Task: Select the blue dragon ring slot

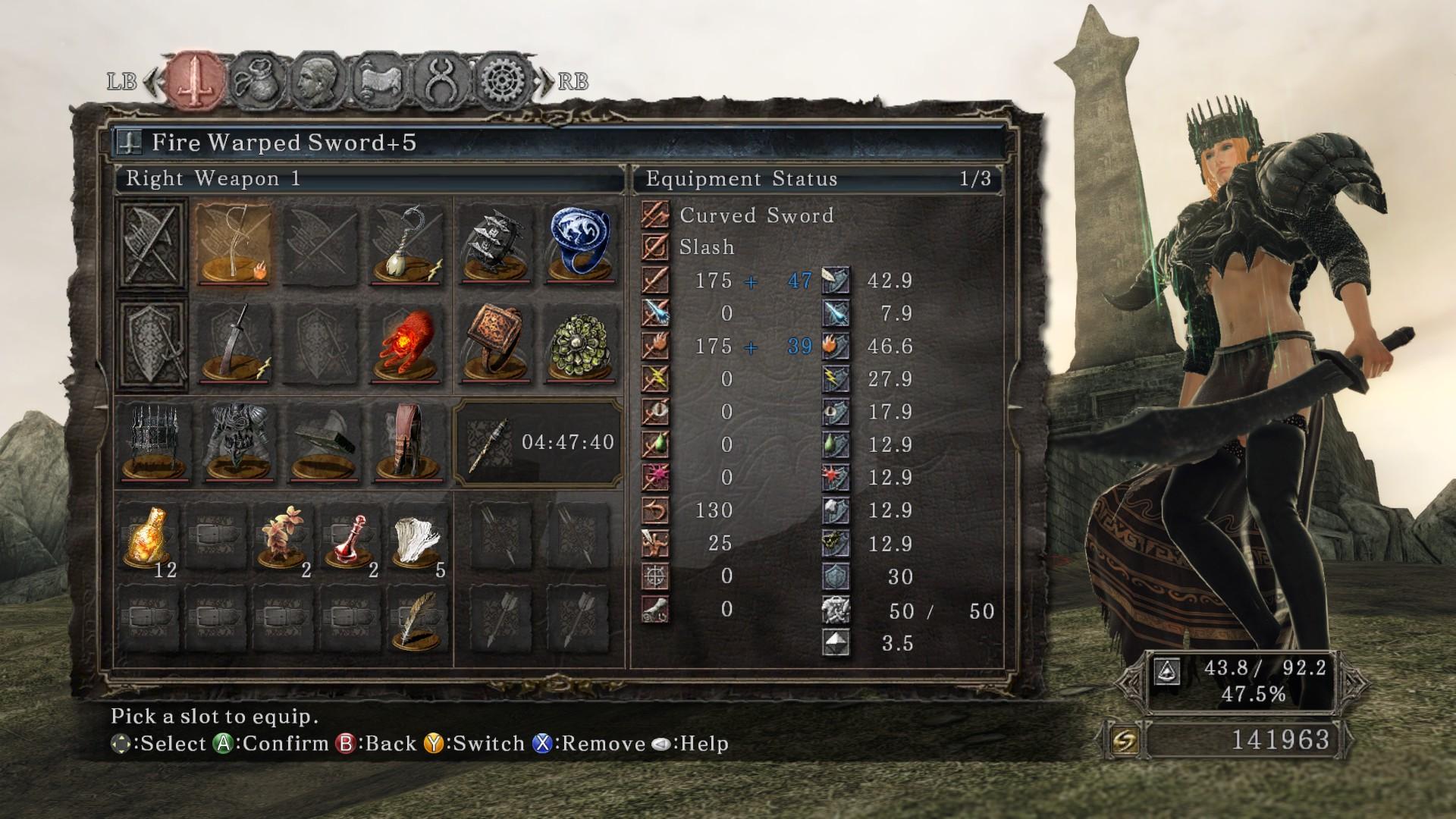Action: 580,244
